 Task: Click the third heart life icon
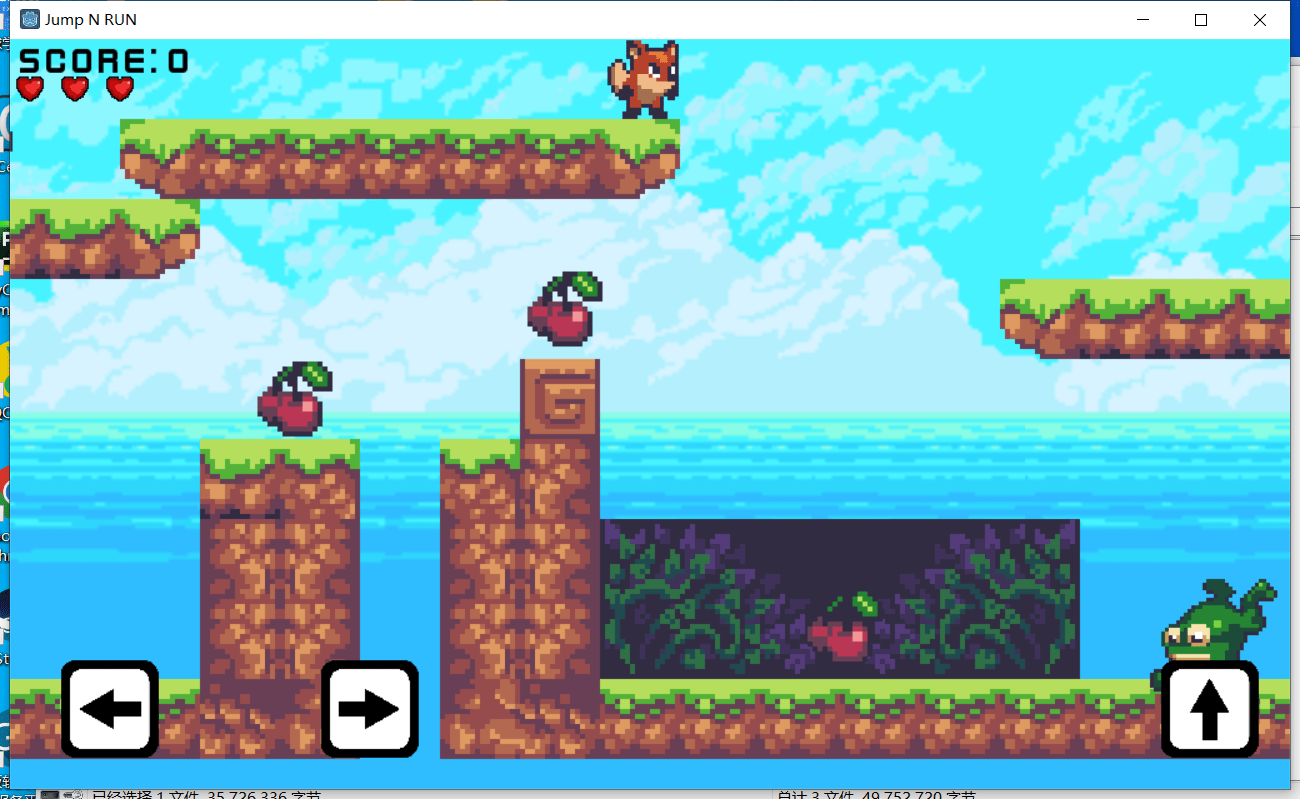click(119, 89)
